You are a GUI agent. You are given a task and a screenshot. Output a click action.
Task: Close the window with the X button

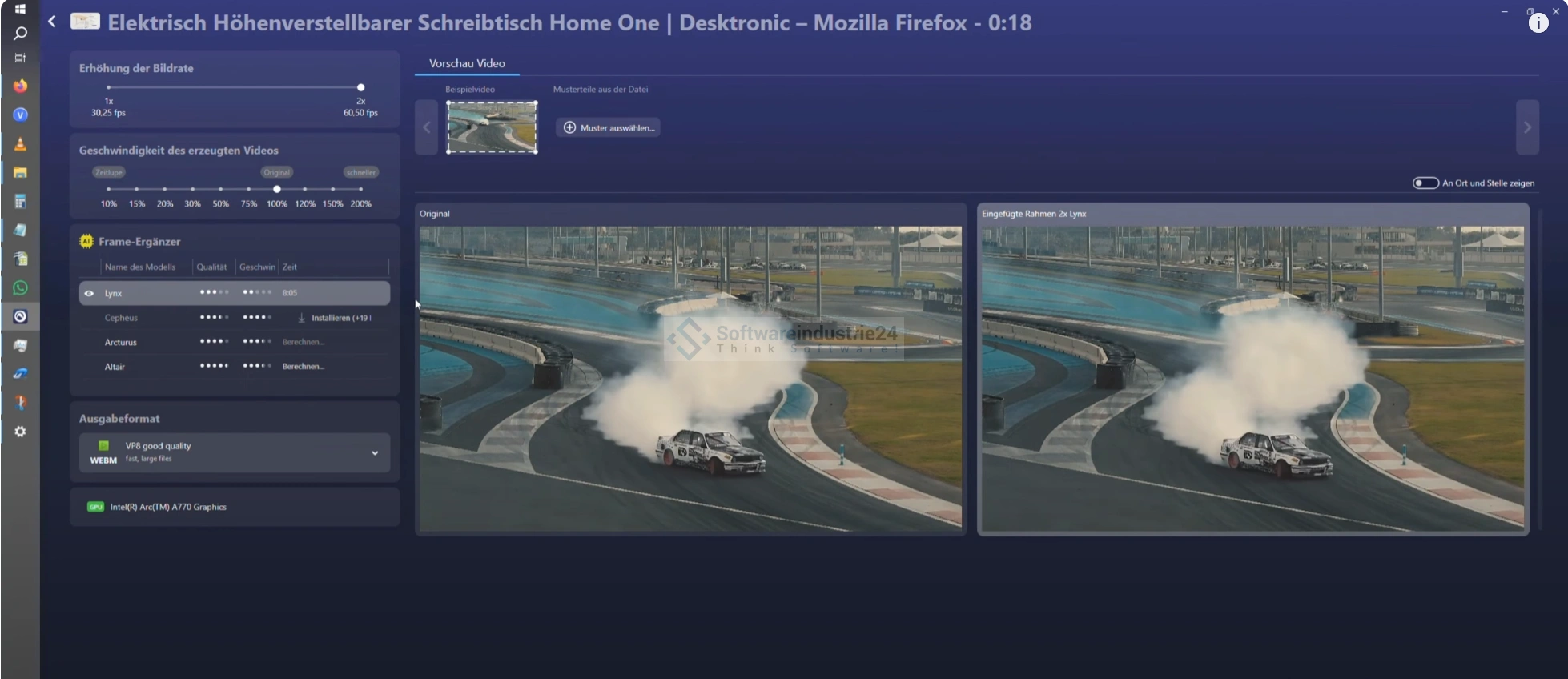tap(1555, 11)
